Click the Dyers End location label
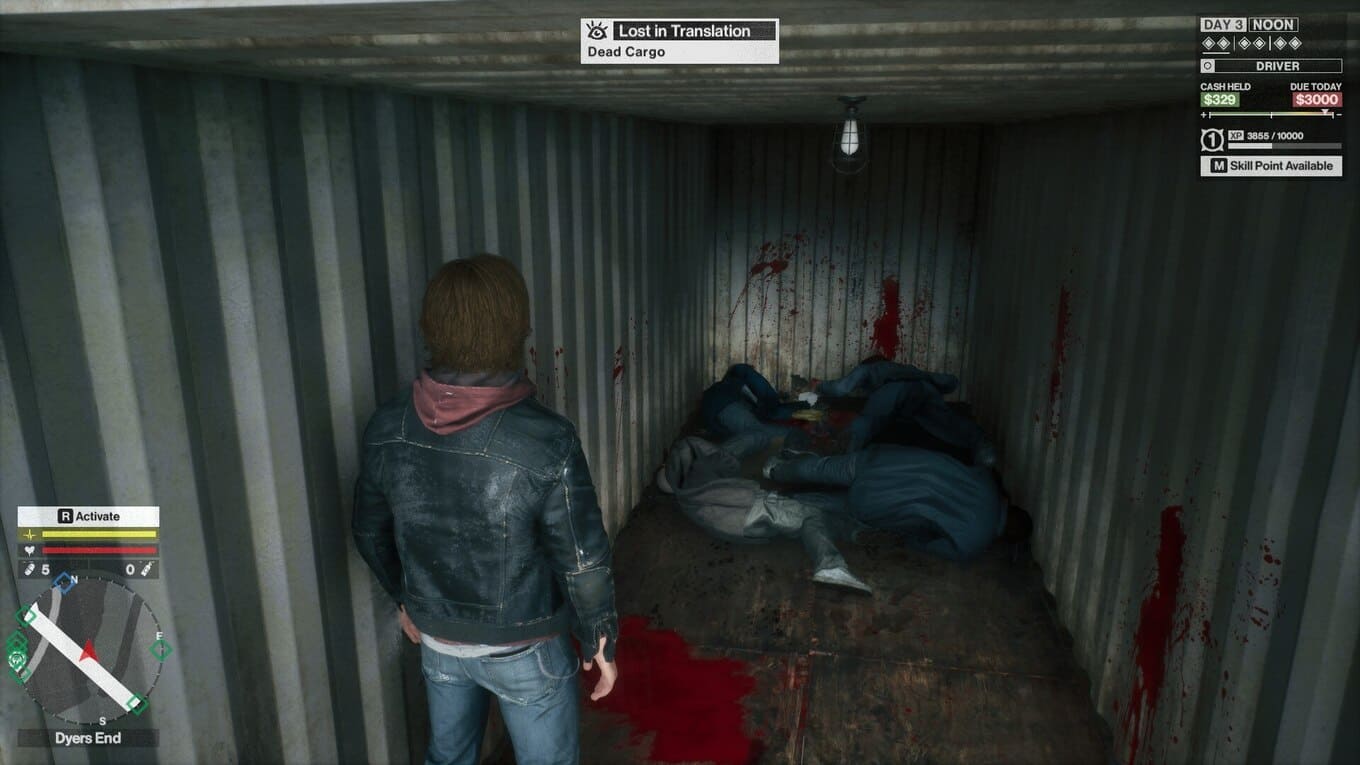The image size is (1360, 765). (88, 738)
